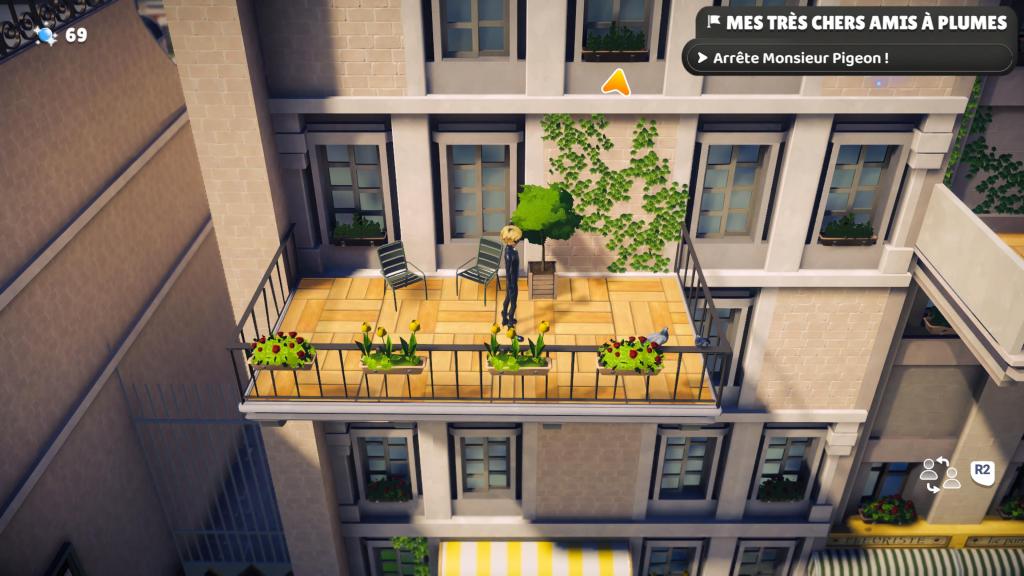
Task: Click the orange objective waypoint arrow
Action: click(616, 82)
